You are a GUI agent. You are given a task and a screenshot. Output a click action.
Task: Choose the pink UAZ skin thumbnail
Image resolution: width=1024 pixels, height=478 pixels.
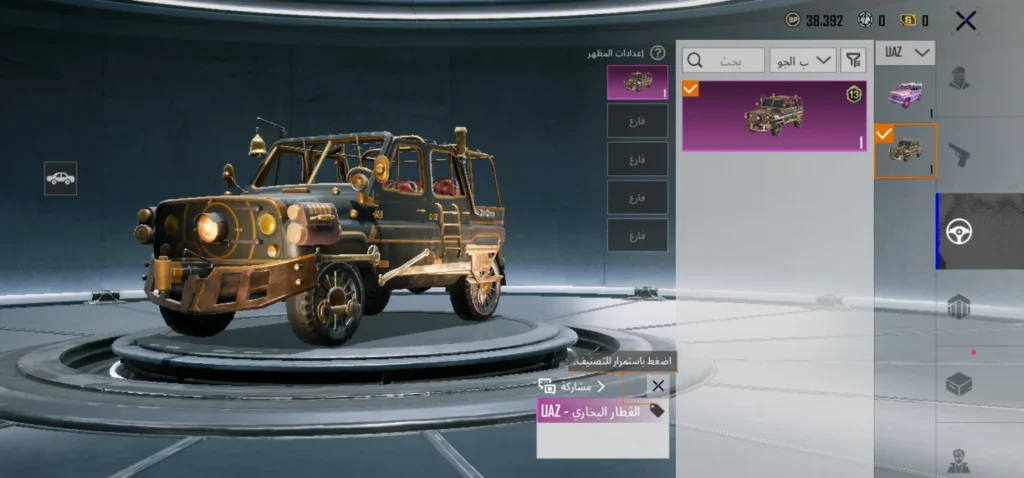(x=904, y=94)
